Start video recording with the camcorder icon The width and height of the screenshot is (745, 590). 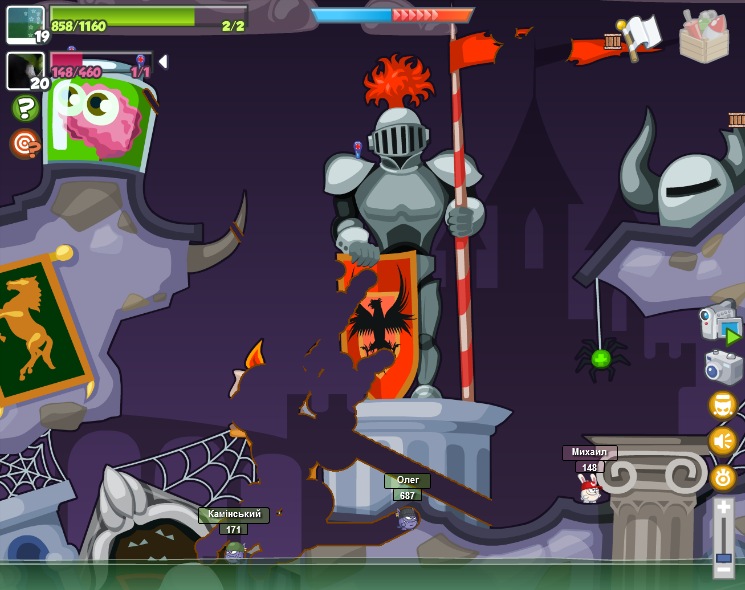coord(720,322)
